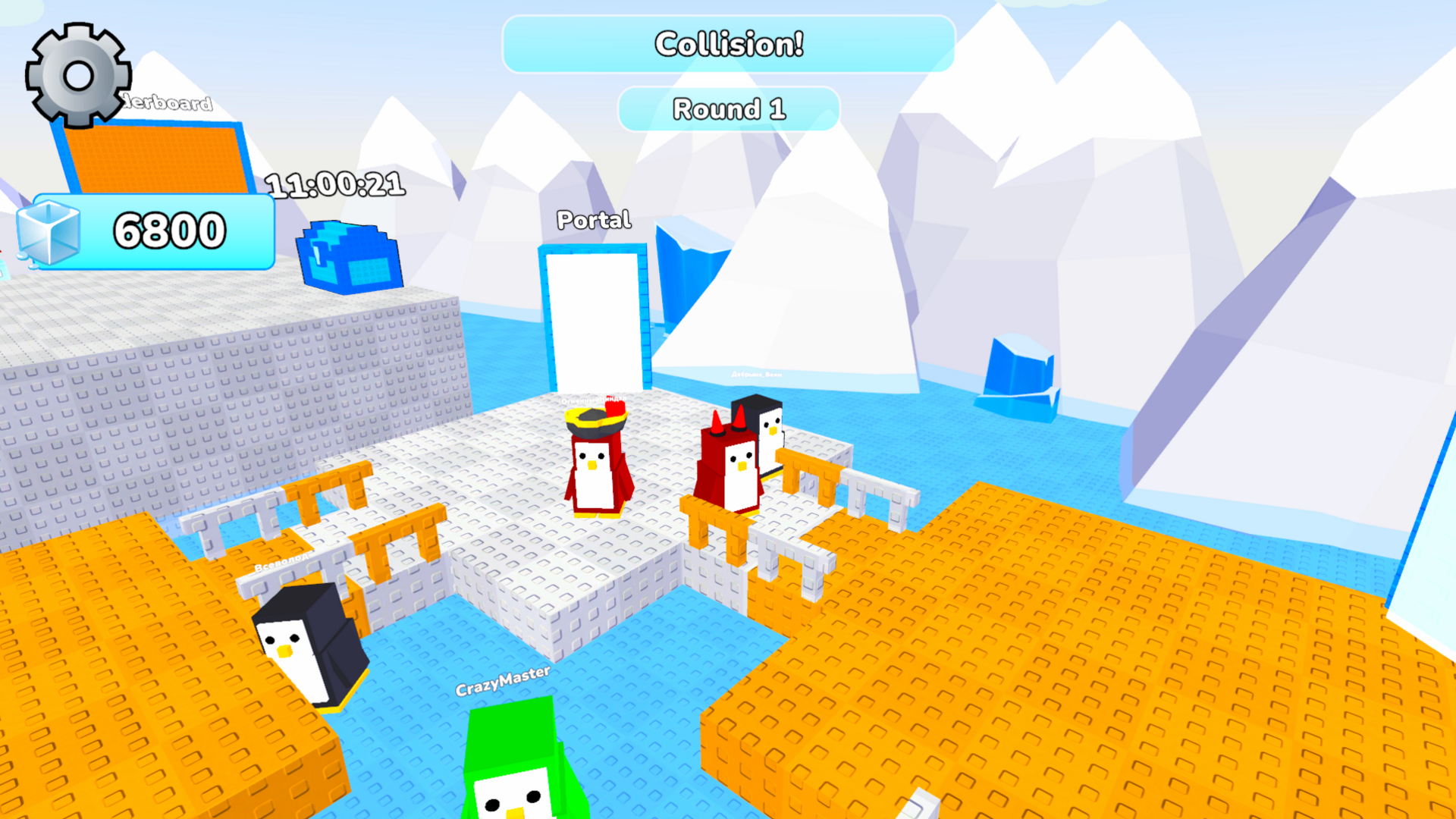
Task: Click the Collision! banner
Action: tap(728, 44)
